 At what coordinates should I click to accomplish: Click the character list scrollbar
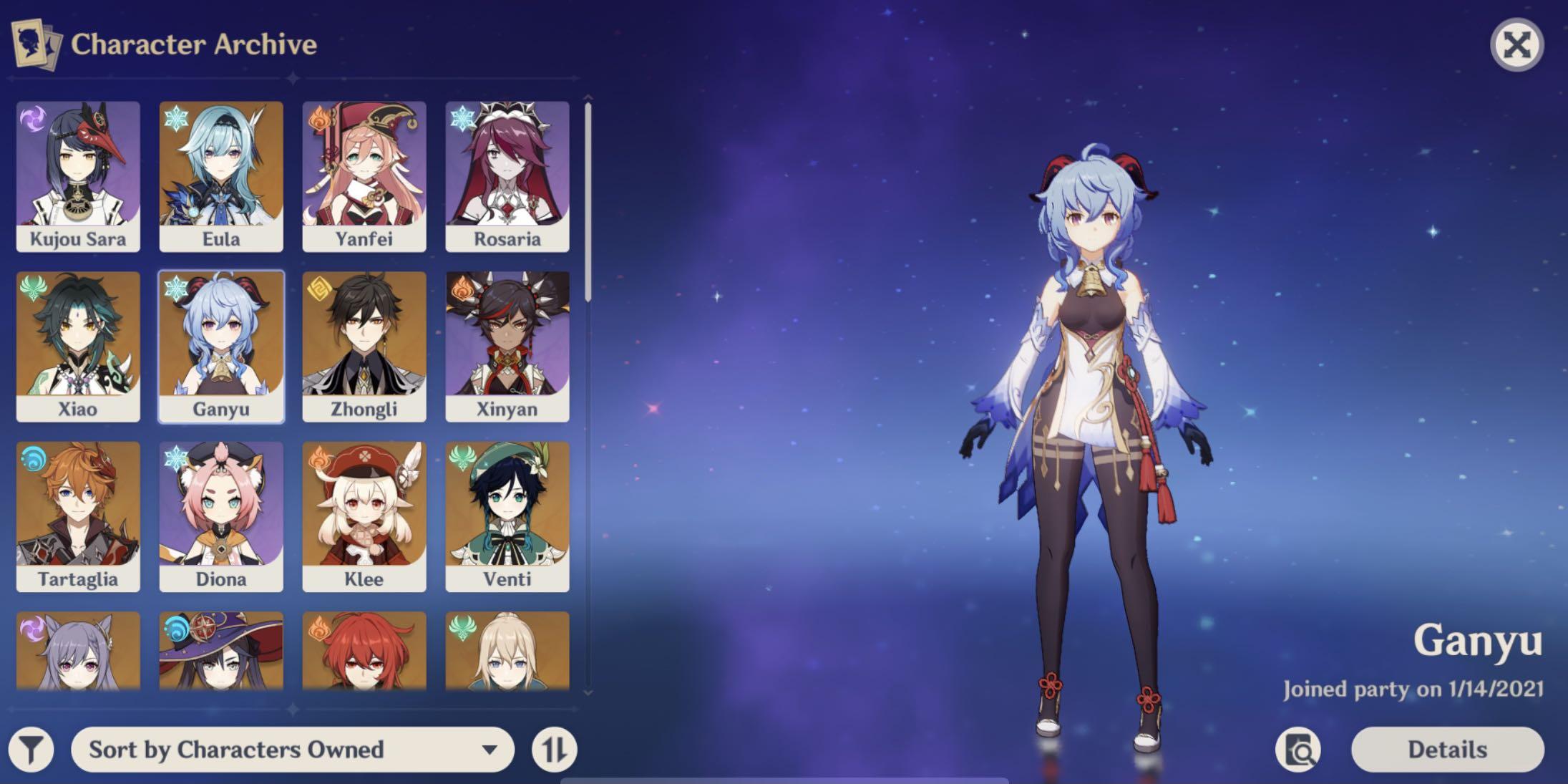click(x=588, y=202)
